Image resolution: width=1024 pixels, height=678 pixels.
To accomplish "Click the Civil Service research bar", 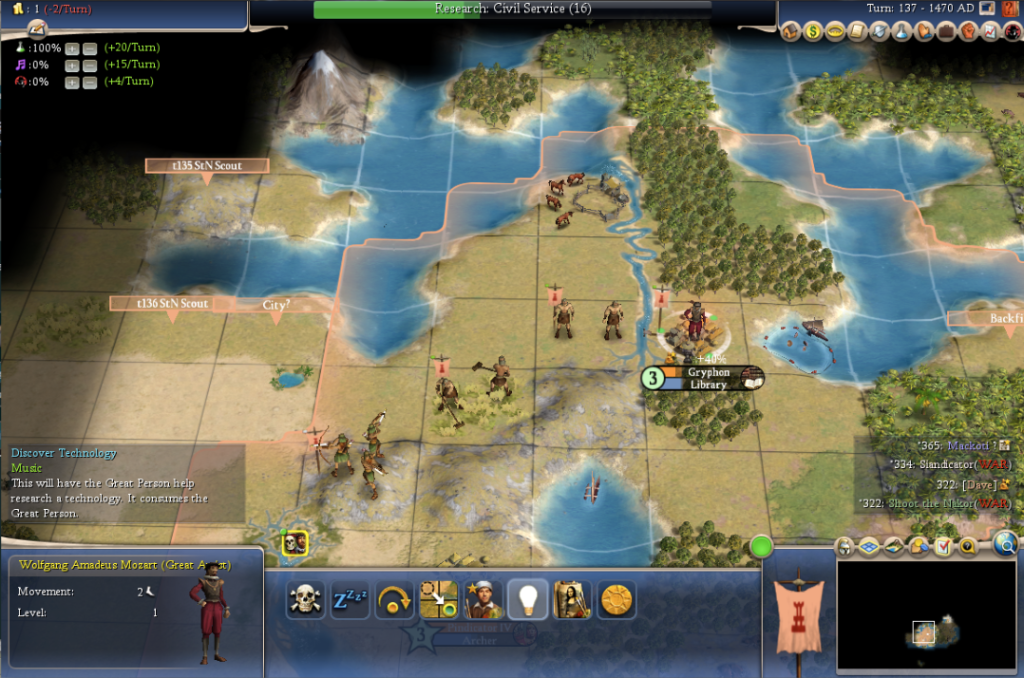I will point(512,9).
